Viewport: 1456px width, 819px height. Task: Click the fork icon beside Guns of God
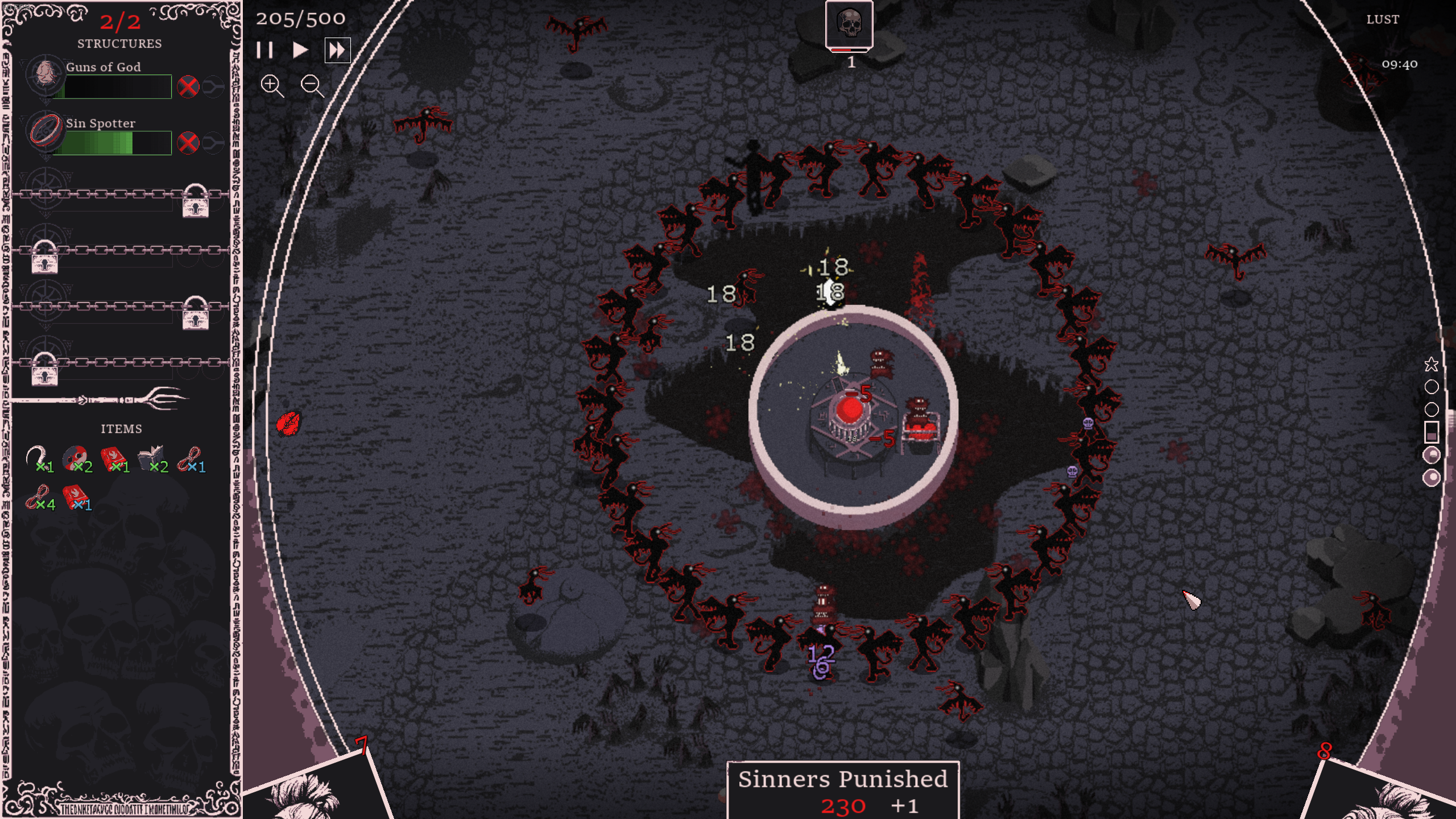(213, 87)
